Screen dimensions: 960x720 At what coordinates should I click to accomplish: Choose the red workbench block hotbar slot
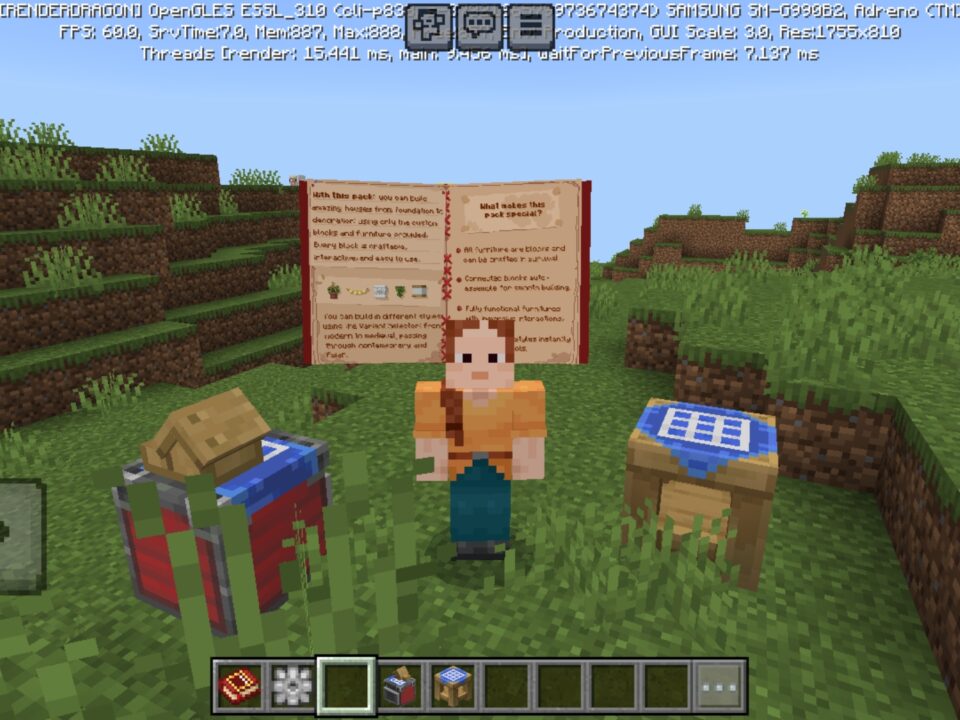coord(400,686)
